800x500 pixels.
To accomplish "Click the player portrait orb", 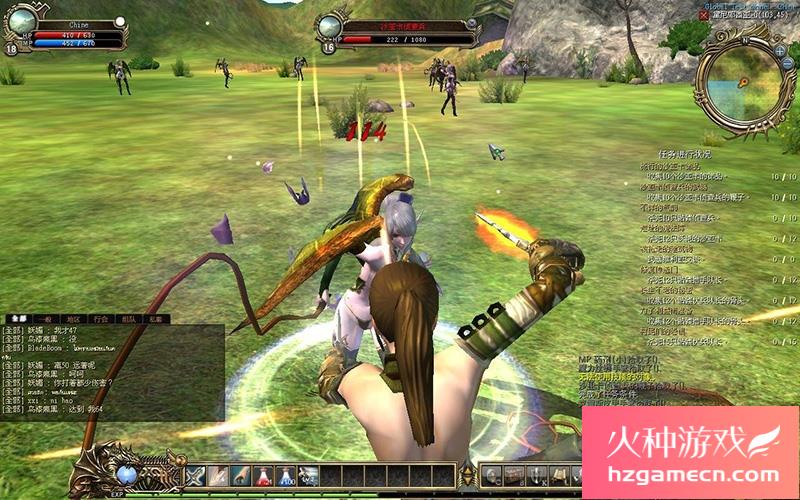I will point(24,20).
